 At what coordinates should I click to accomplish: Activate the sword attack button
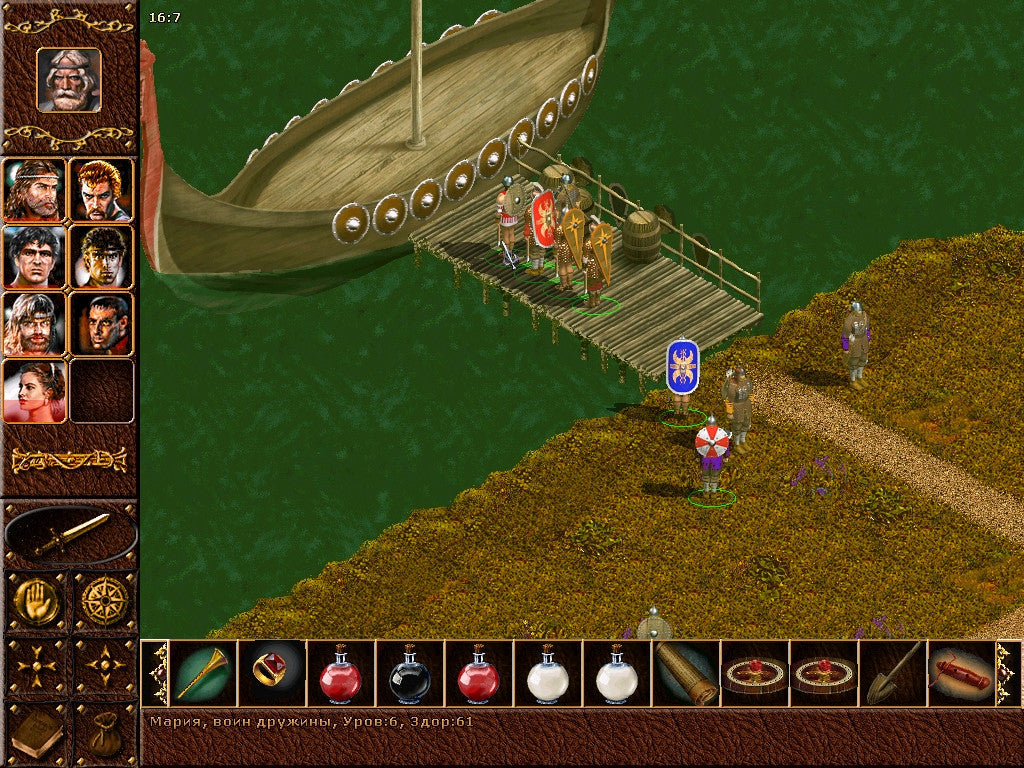pyautogui.click(x=70, y=535)
